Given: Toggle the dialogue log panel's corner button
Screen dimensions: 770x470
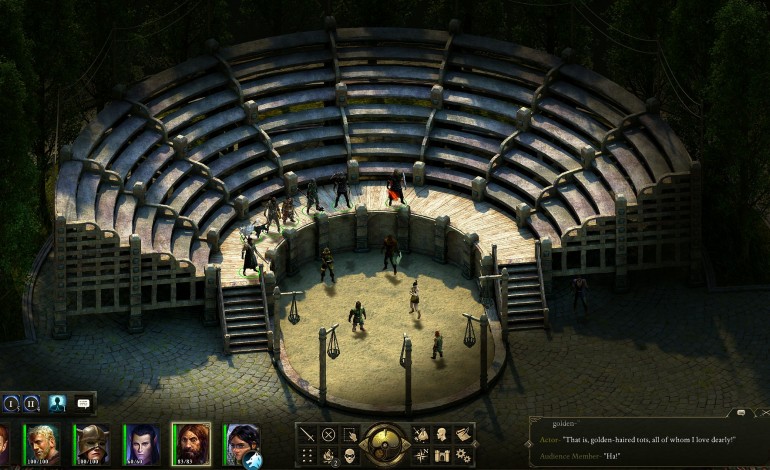Looking at the screenshot, I should tap(740, 412).
